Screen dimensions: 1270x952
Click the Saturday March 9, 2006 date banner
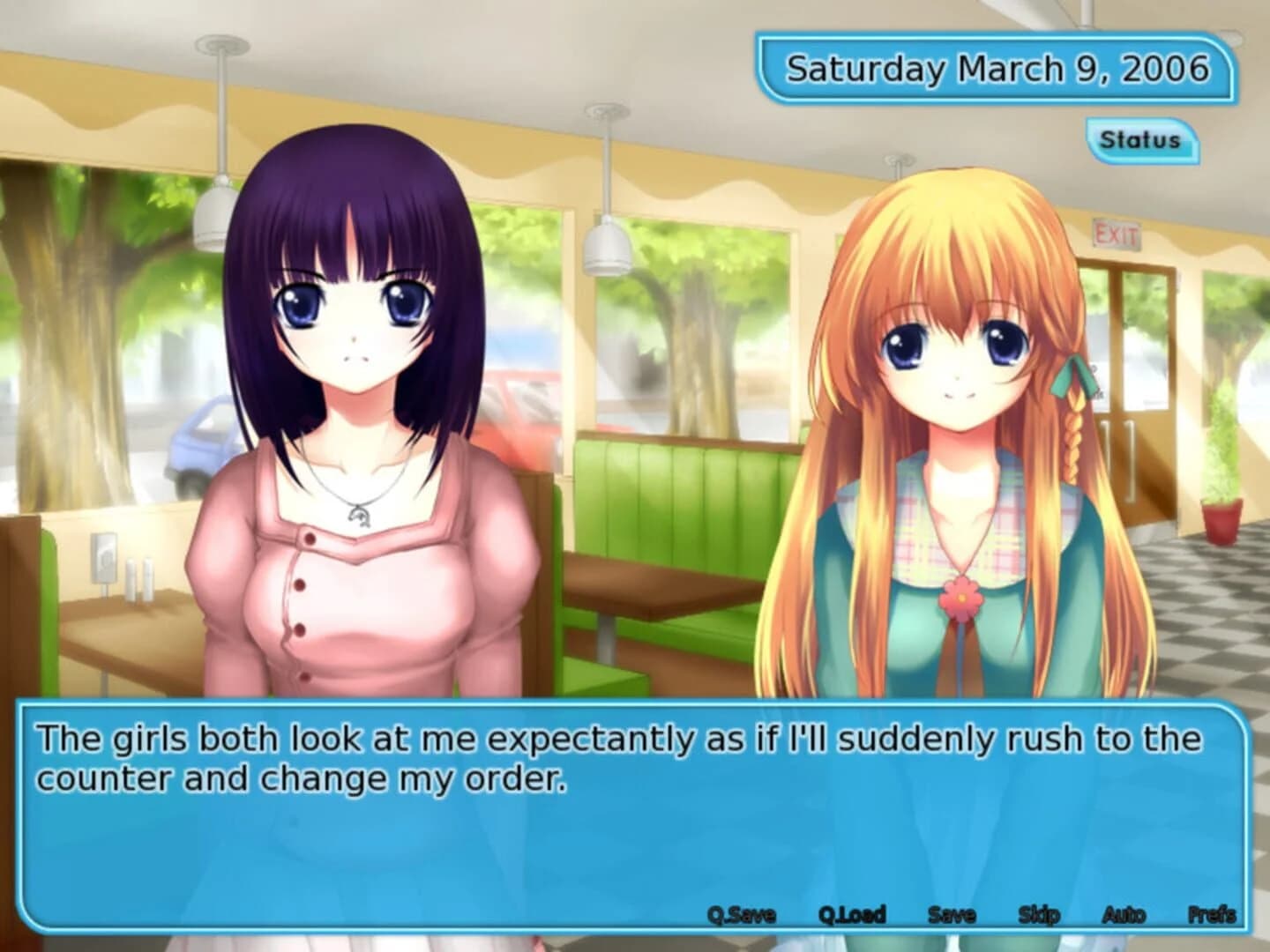click(997, 66)
